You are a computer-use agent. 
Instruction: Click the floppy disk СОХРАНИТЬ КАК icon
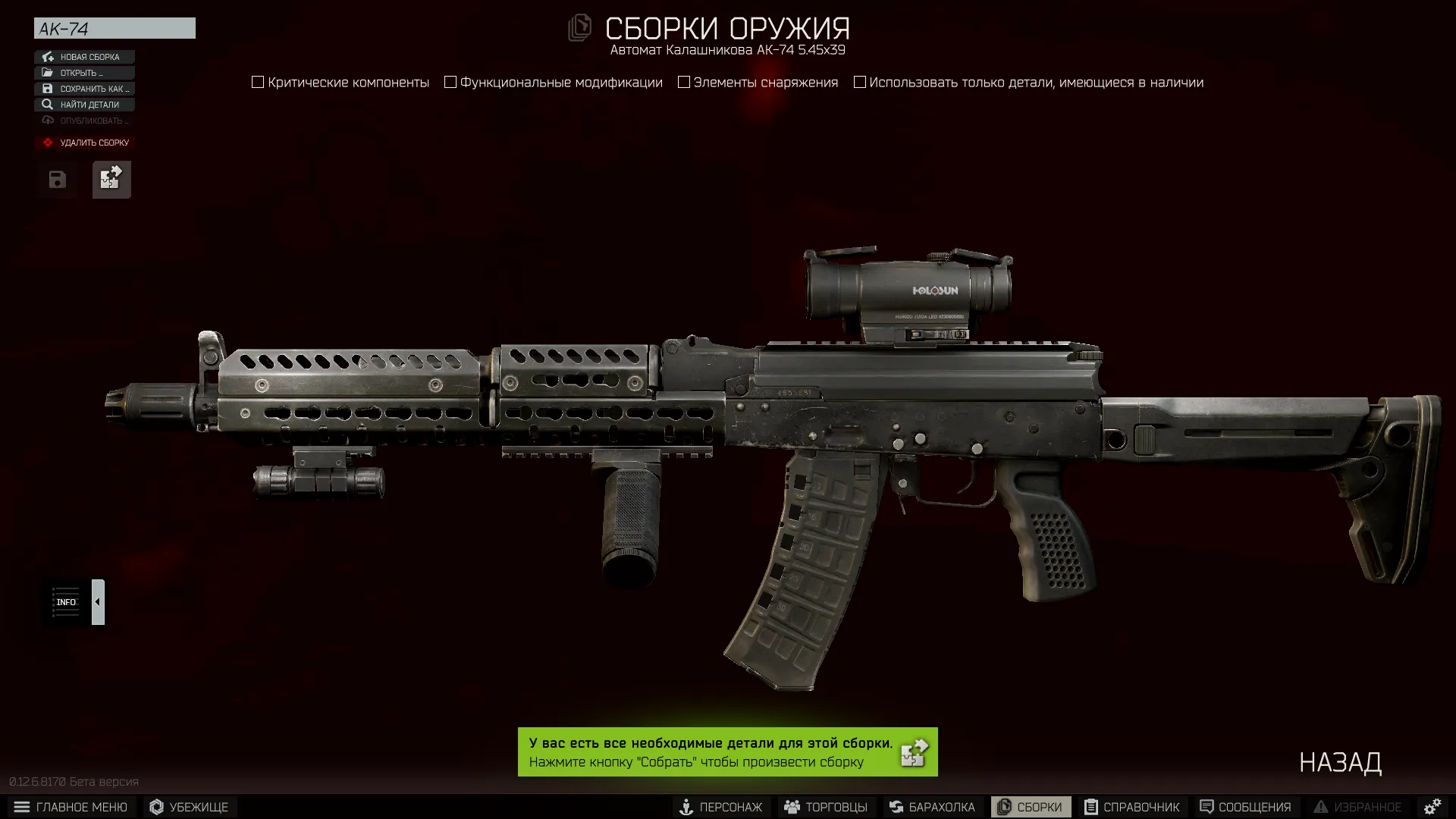(x=49, y=89)
